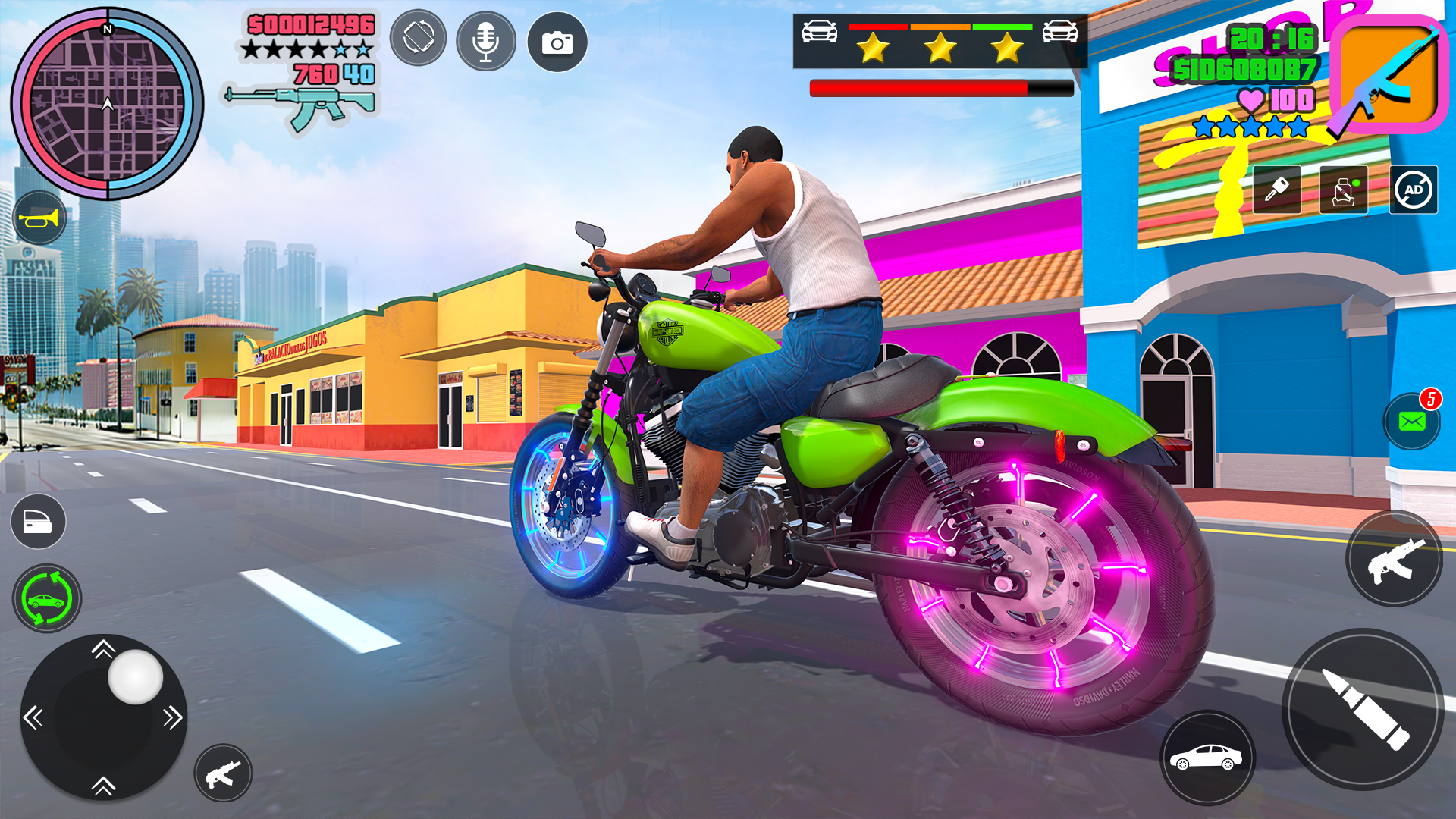The height and width of the screenshot is (819, 1456).
Task: Select the camera screenshot icon
Action: [557, 42]
